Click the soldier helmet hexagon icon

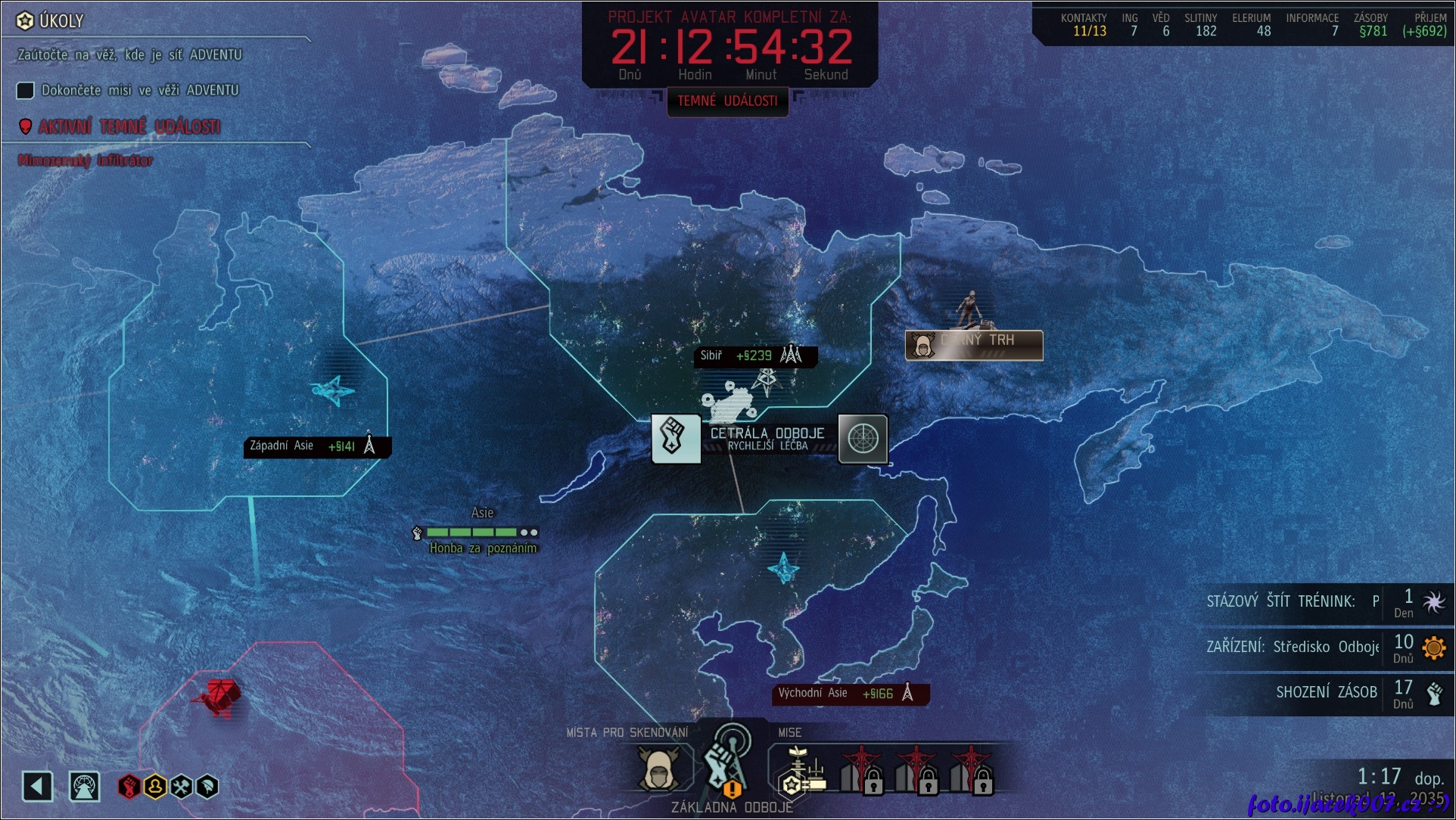[x=207, y=787]
